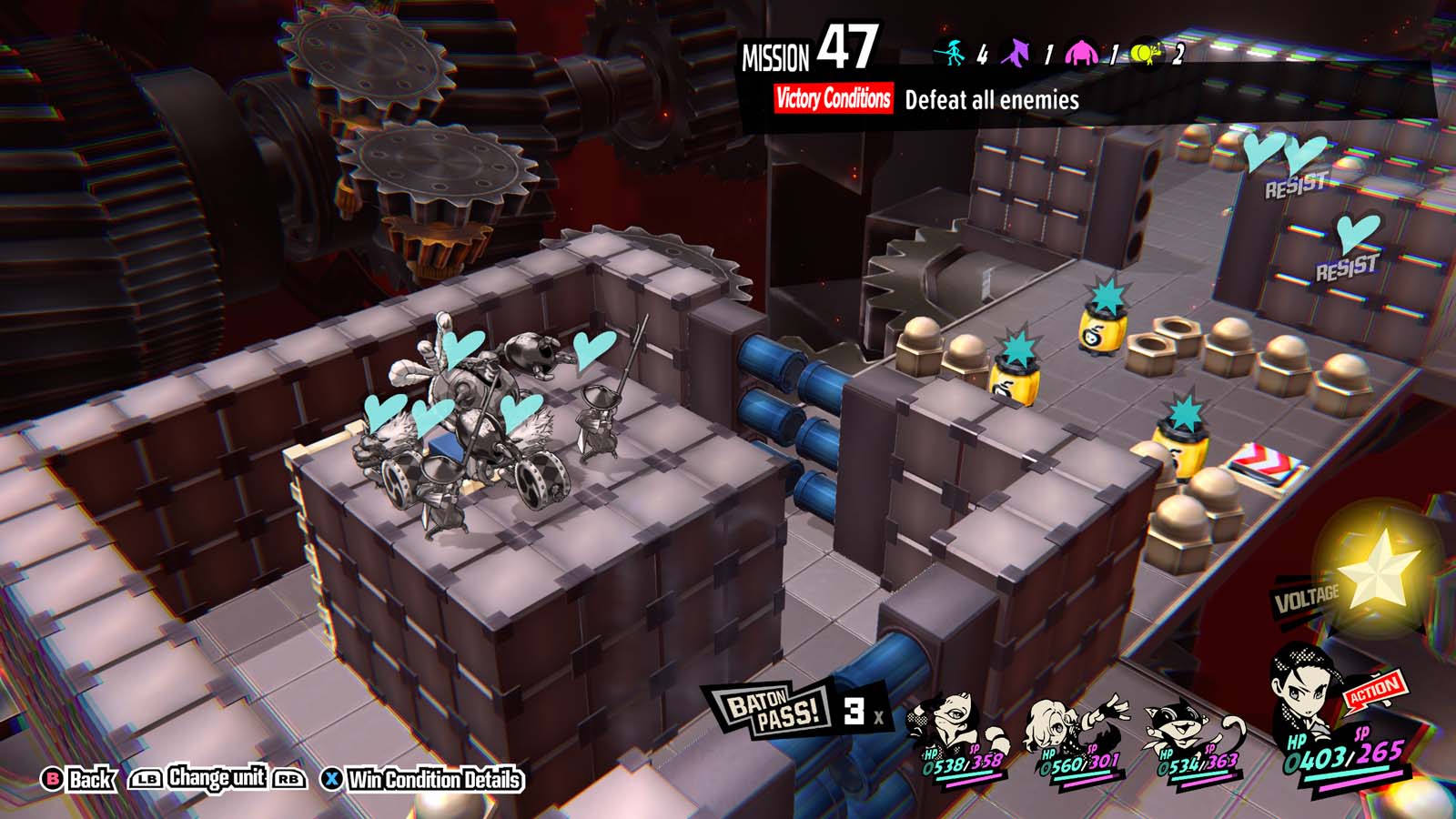Image resolution: width=1456 pixels, height=819 pixels.
Task: Click the cyan spear soldier enemy icon
Action: (x=953, y=54)
